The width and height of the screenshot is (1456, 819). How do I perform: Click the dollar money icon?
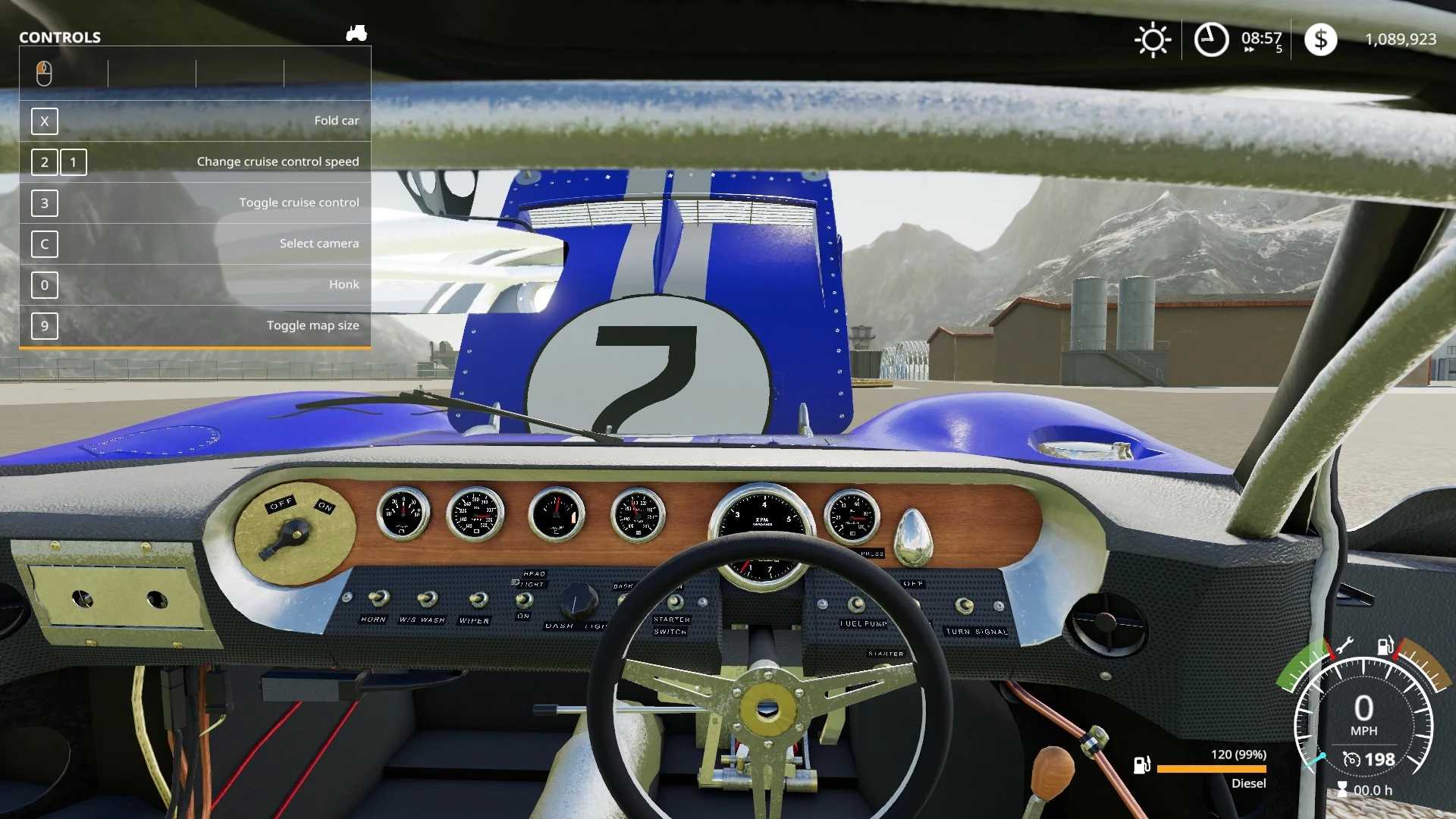pos(1320,39)
